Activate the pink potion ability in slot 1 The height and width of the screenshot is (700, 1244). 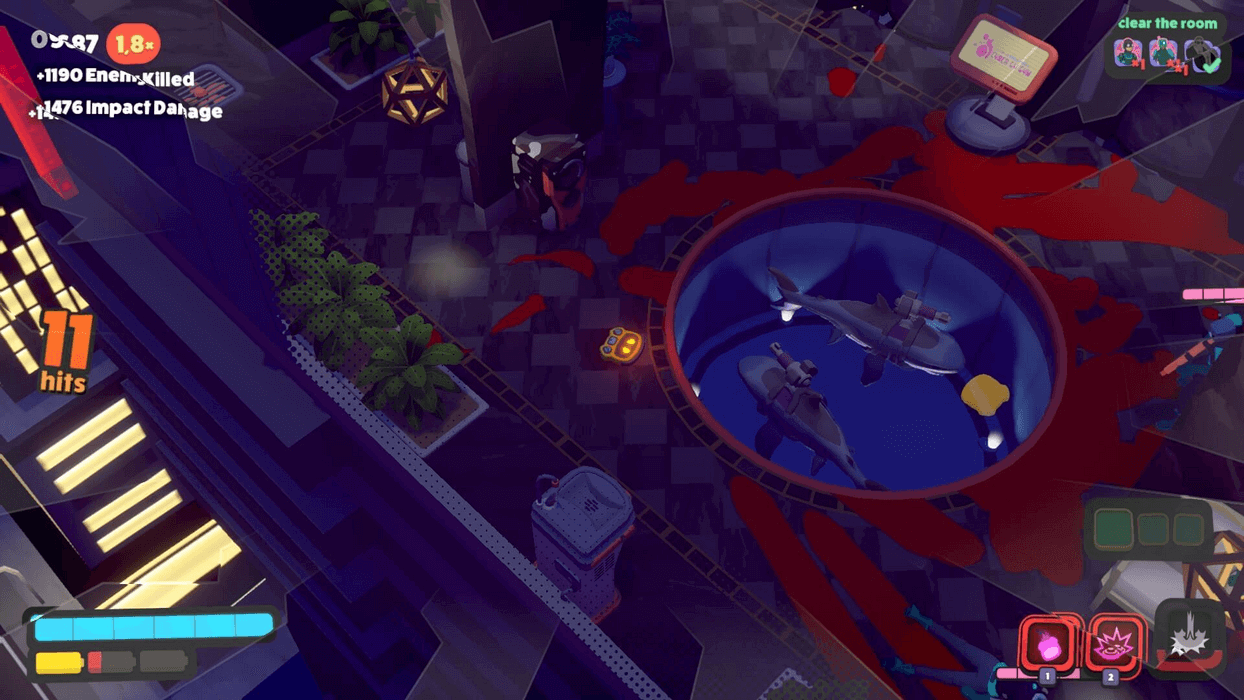(x=1048, y=643)
